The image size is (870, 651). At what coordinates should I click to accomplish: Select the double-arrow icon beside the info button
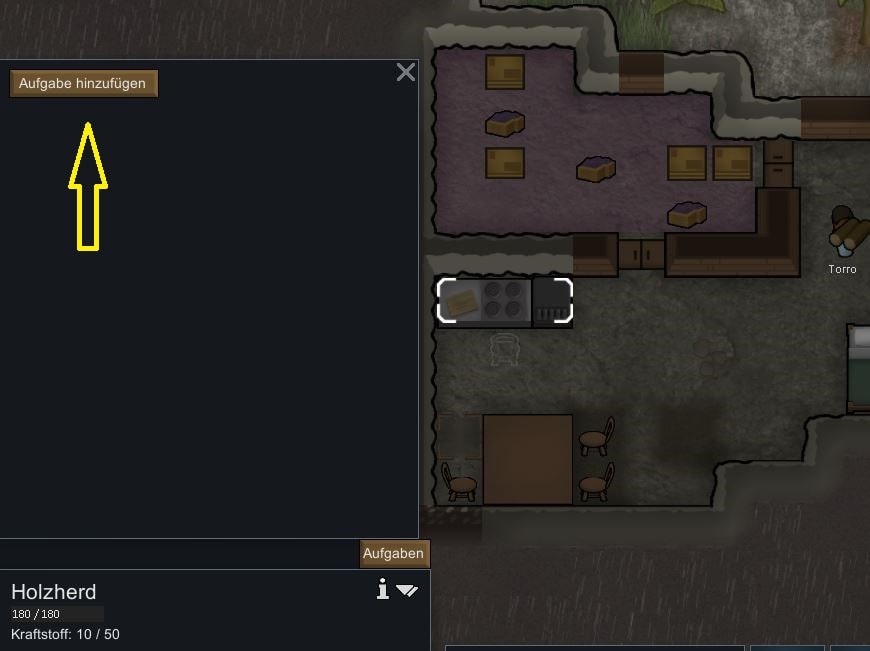coord(407,591)
